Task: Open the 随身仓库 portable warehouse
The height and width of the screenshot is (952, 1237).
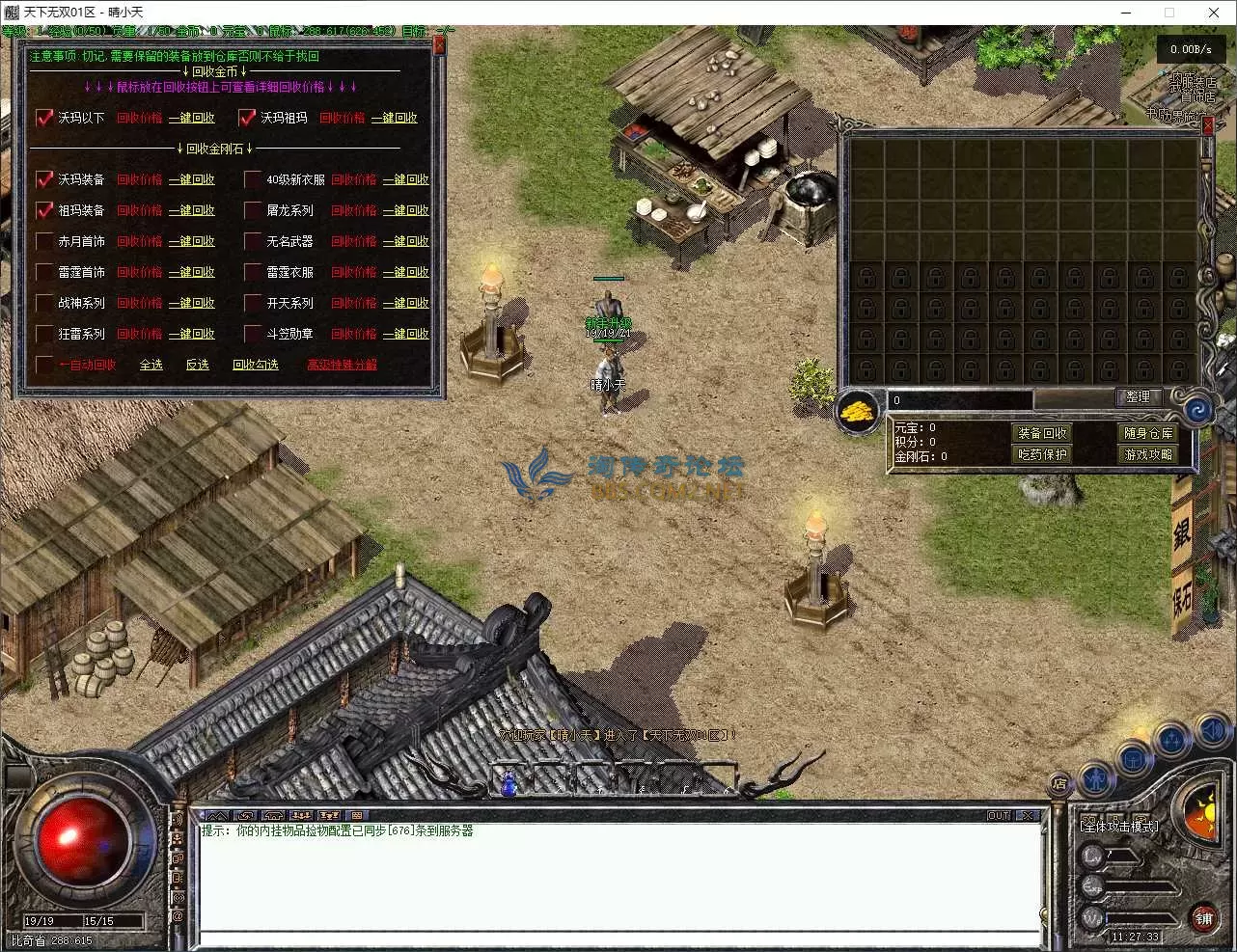Action: [x=1148, y=433]
